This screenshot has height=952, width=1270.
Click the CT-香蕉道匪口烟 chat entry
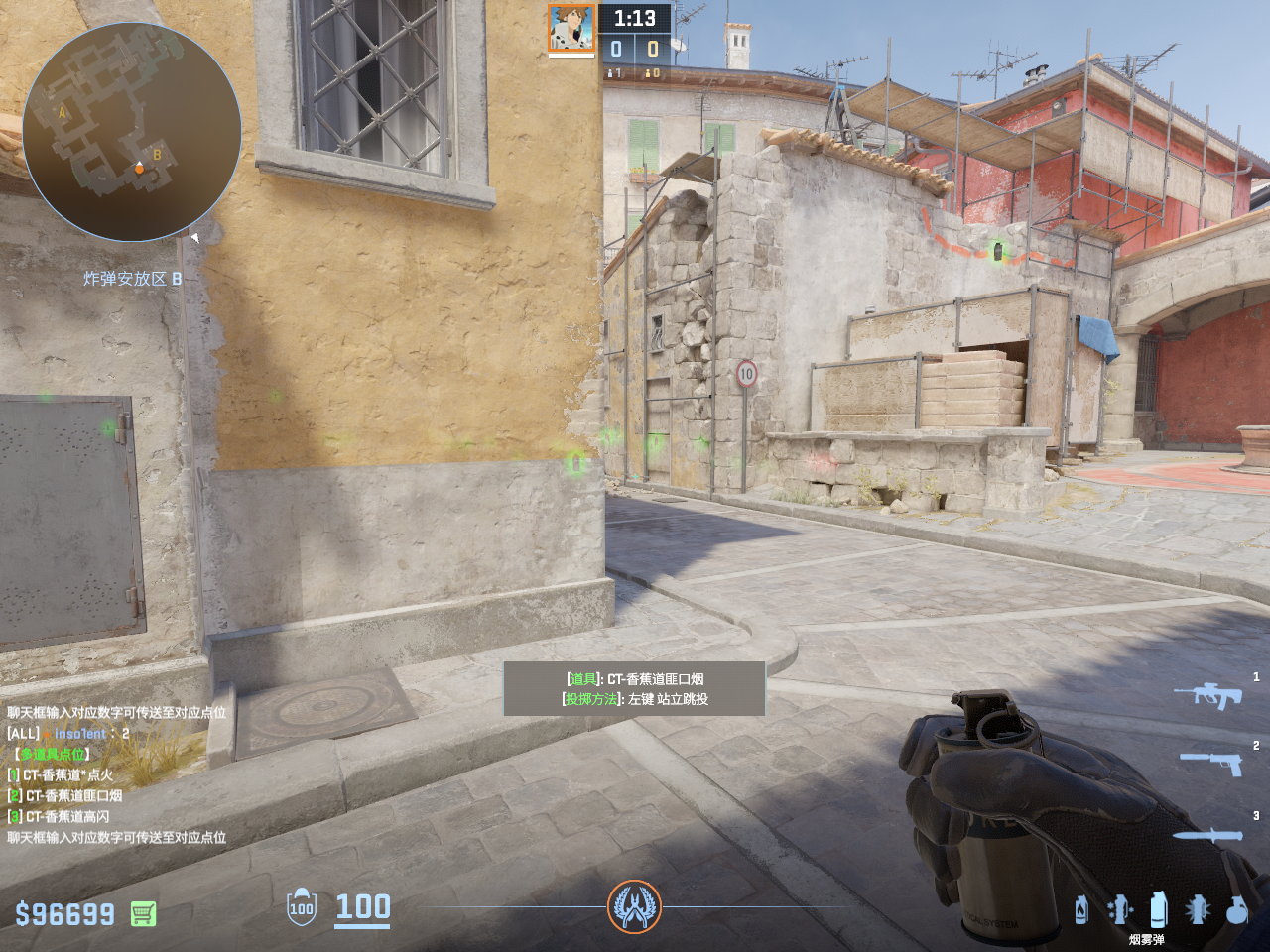tap(73, 795)
